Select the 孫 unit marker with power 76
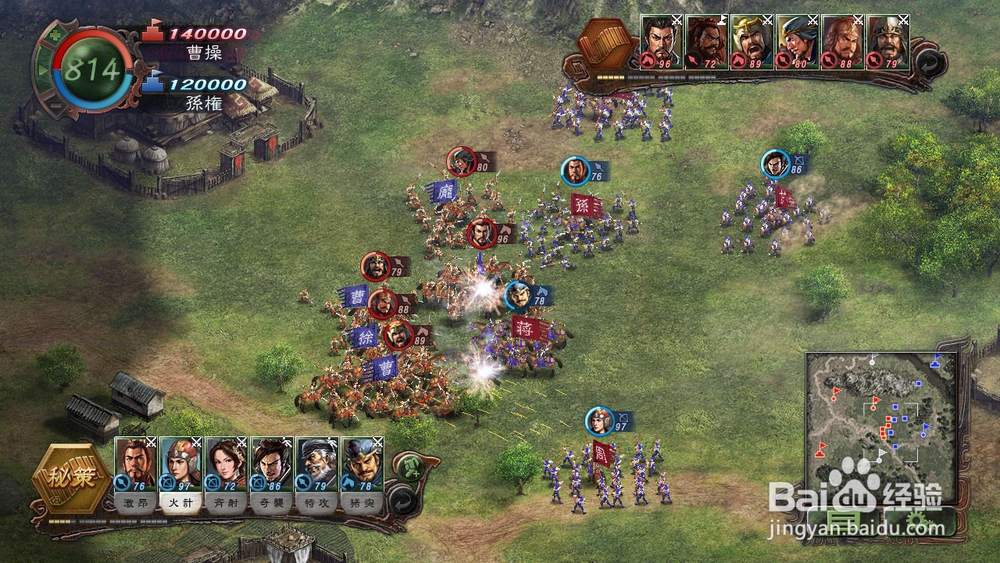The image size is (1000, 563). click(x=575, y=172)
